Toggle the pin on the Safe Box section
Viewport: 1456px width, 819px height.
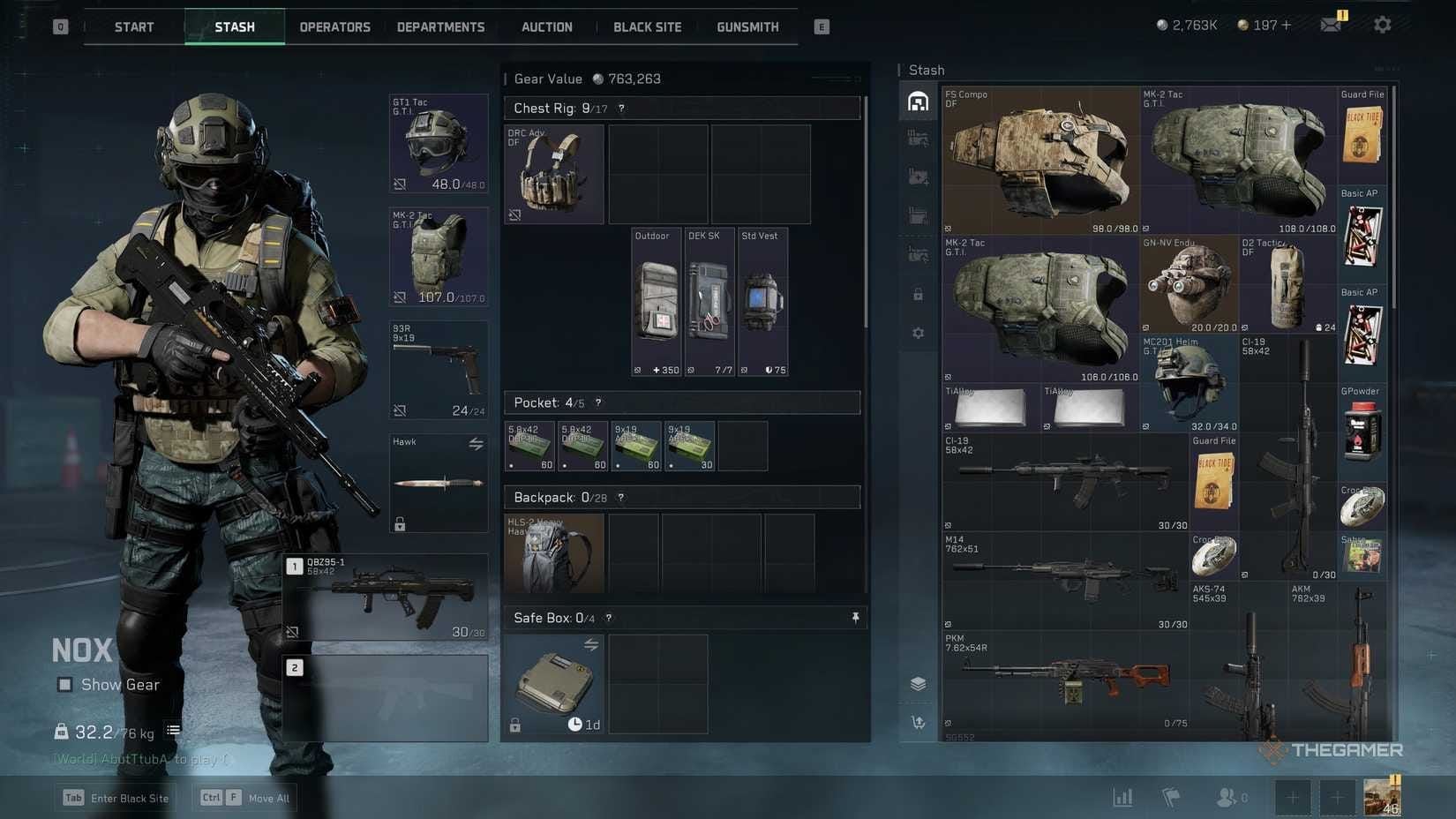tap(854, 617)
